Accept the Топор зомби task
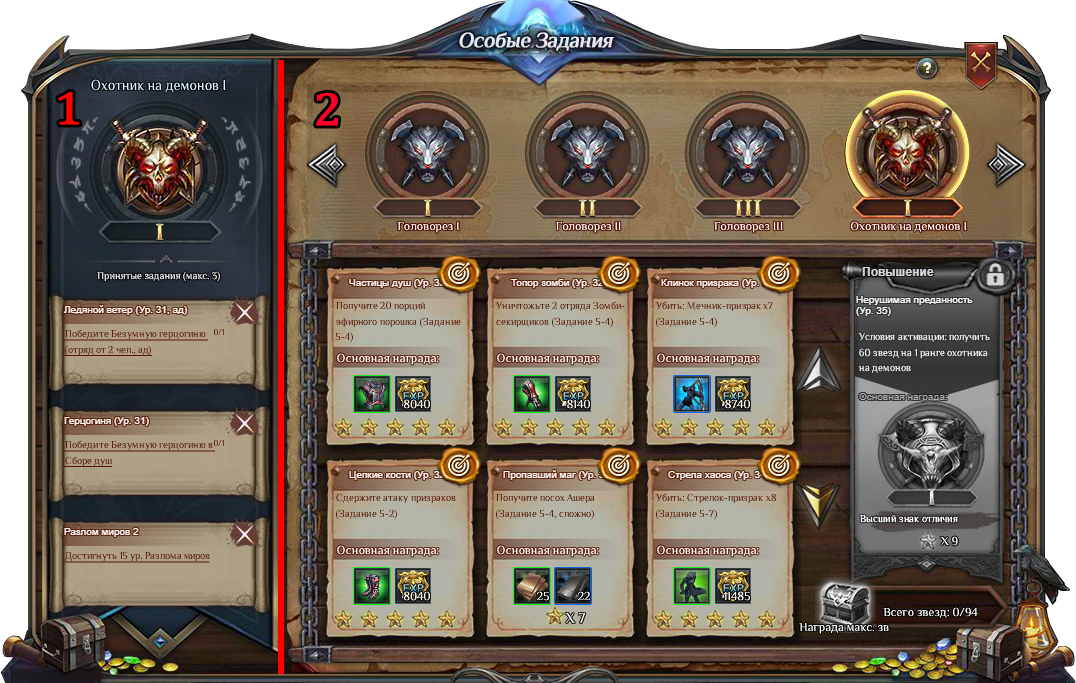This screenshot has height=683, width=1076. 619,273
